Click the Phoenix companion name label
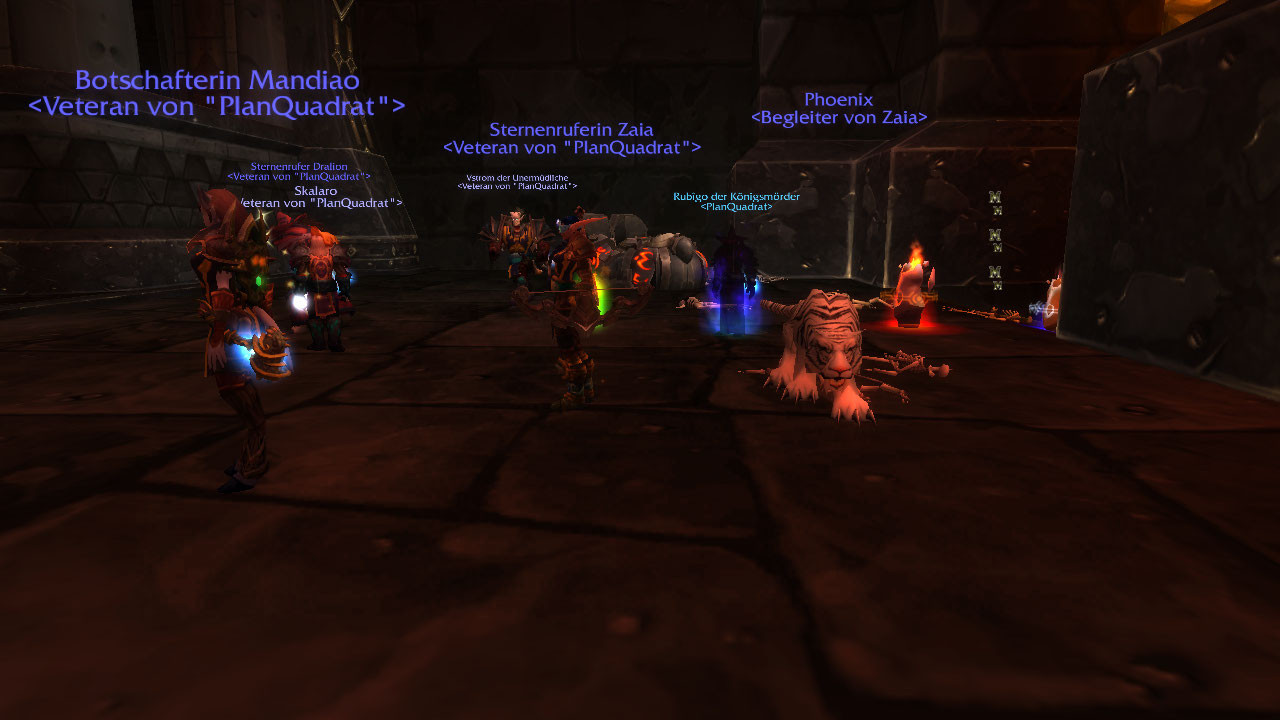 (838, 100)
